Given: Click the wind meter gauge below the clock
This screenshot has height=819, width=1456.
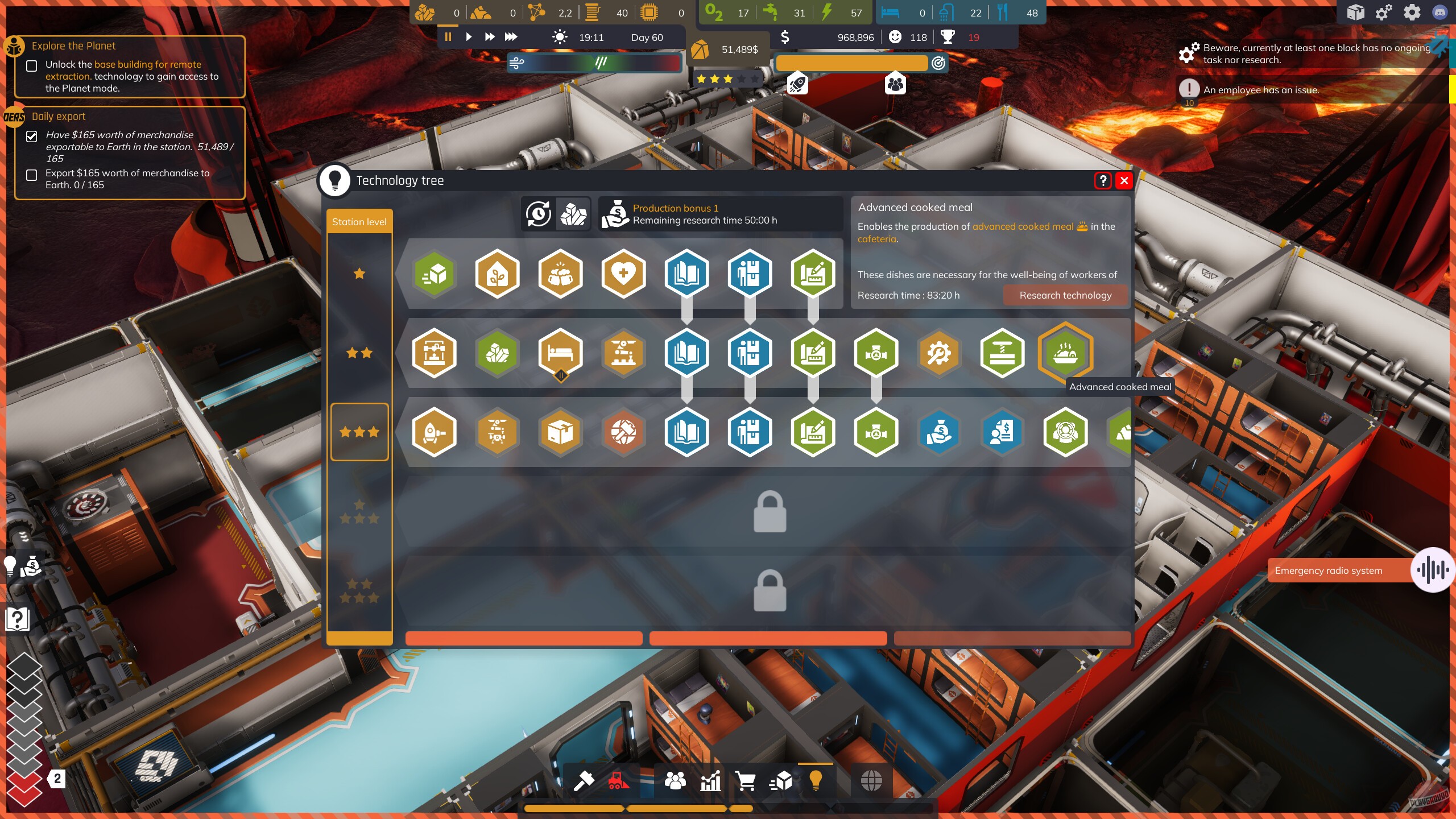Looking at the screenshot, I should 595,63.
